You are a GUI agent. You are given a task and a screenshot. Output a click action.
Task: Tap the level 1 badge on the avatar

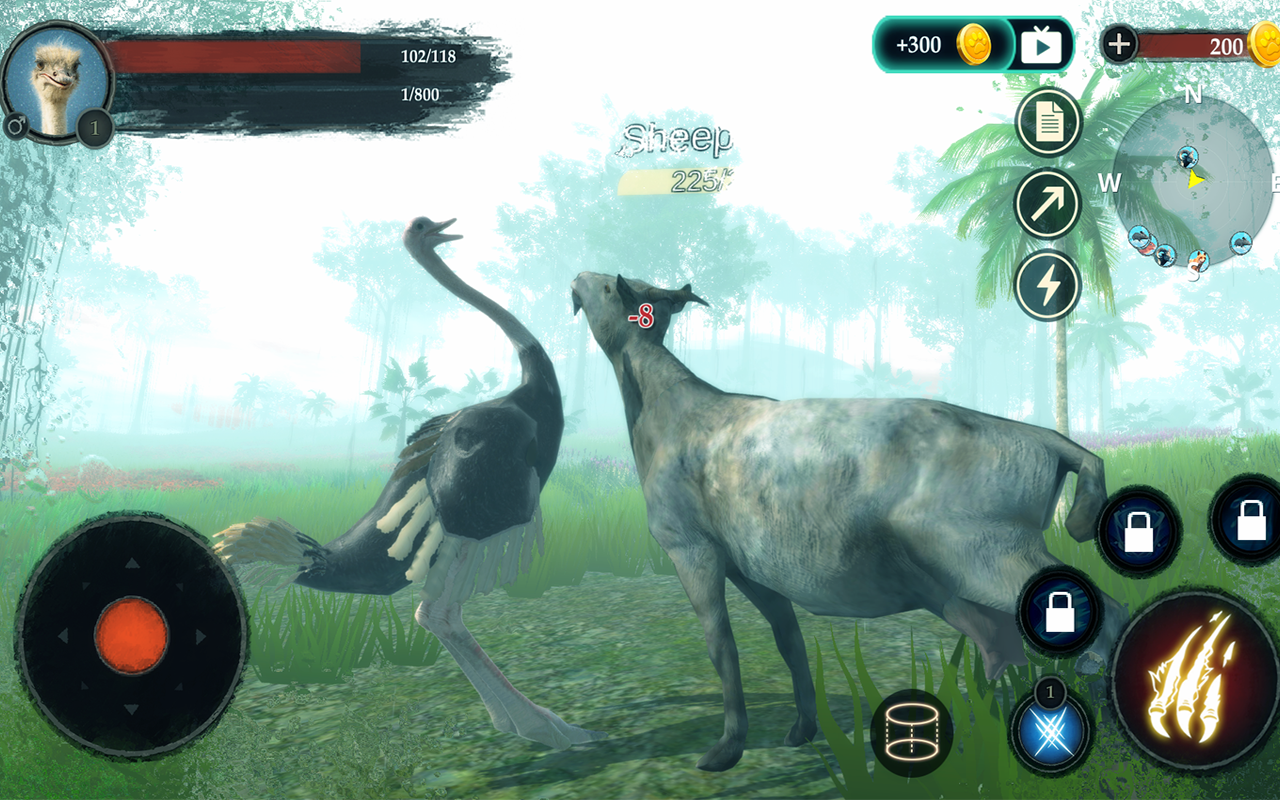pyautogui.click(x=95, y=127)
